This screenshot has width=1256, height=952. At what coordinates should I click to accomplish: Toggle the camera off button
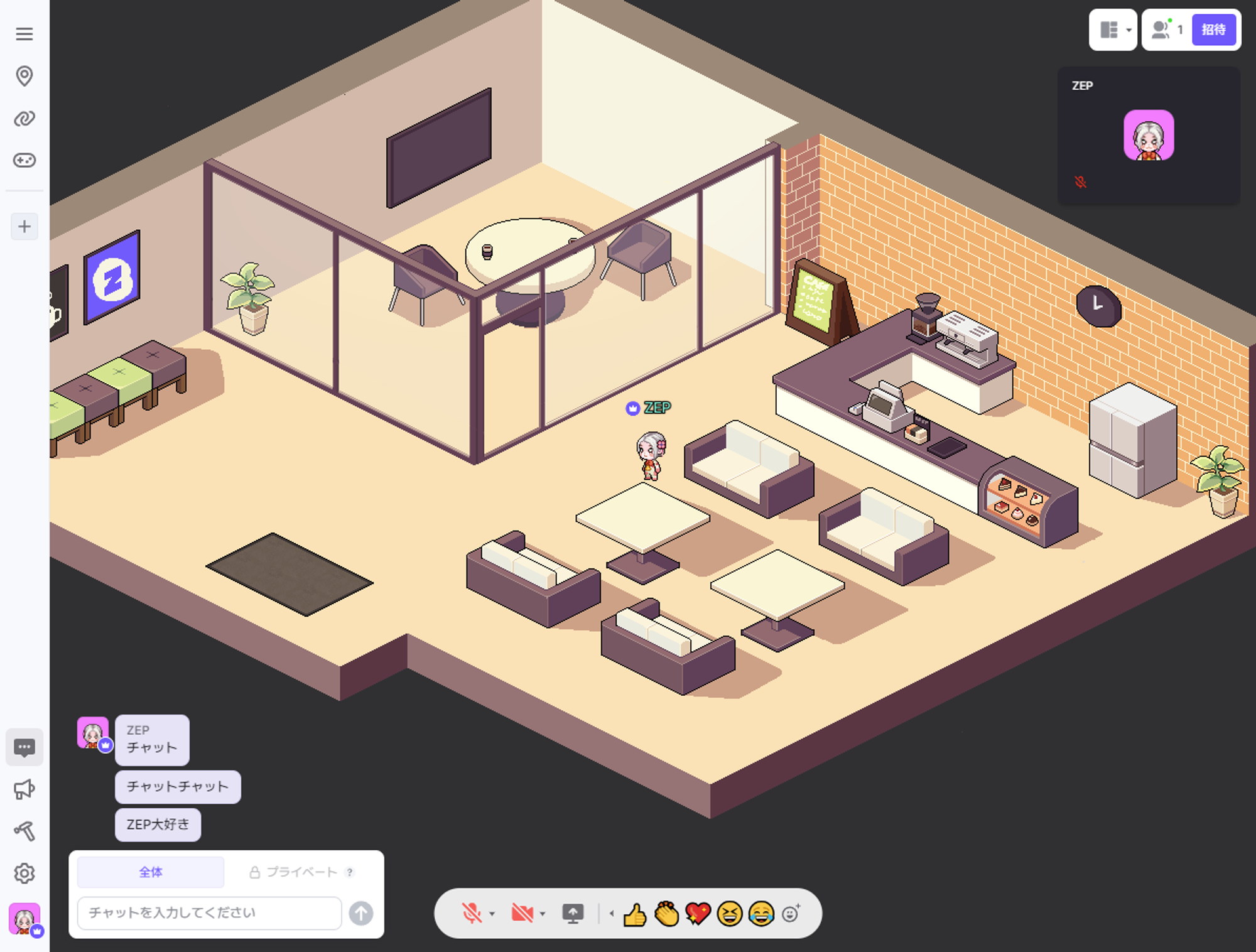click(x=522, y=913)
